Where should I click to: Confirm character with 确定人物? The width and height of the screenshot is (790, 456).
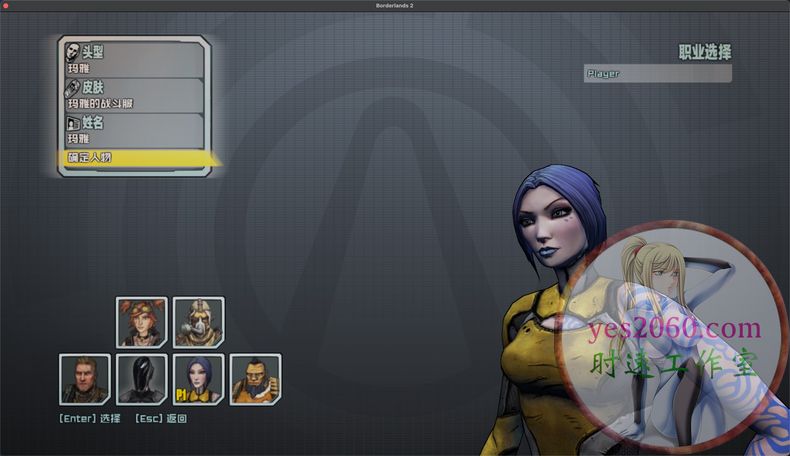(135, 158)
